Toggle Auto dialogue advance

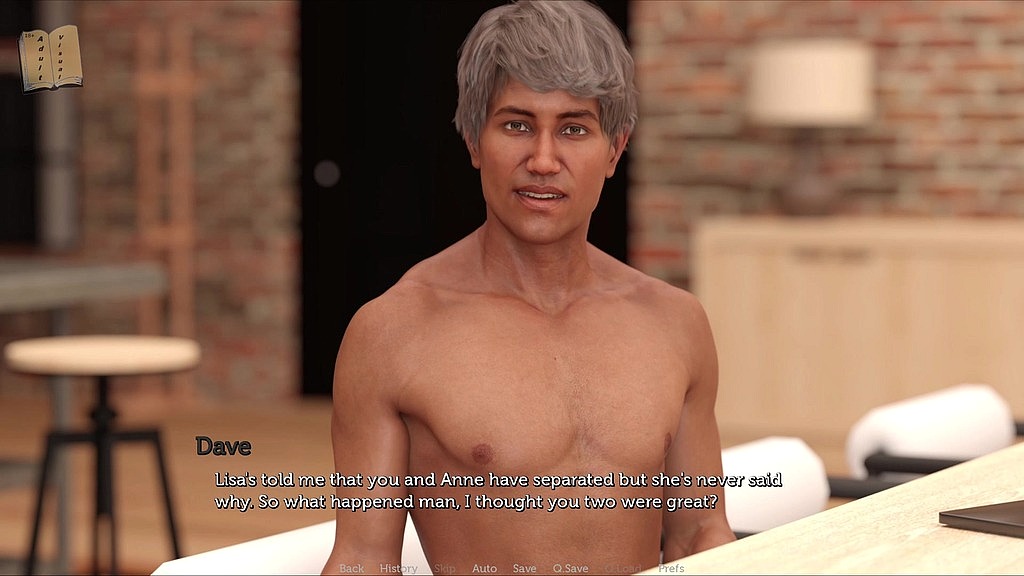tap(484, 568)
